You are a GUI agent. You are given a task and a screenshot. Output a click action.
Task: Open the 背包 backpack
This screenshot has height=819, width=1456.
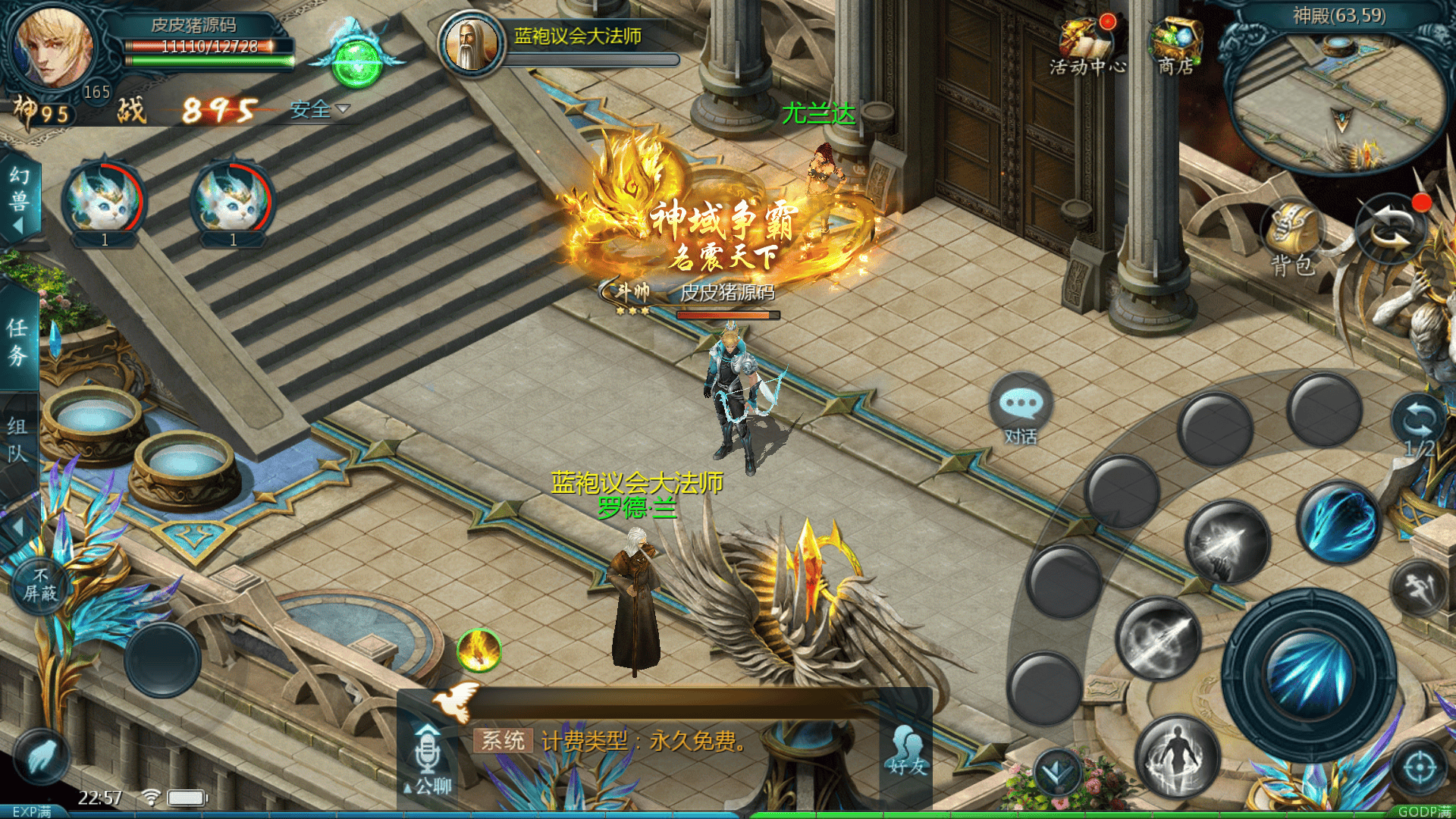1293,238
